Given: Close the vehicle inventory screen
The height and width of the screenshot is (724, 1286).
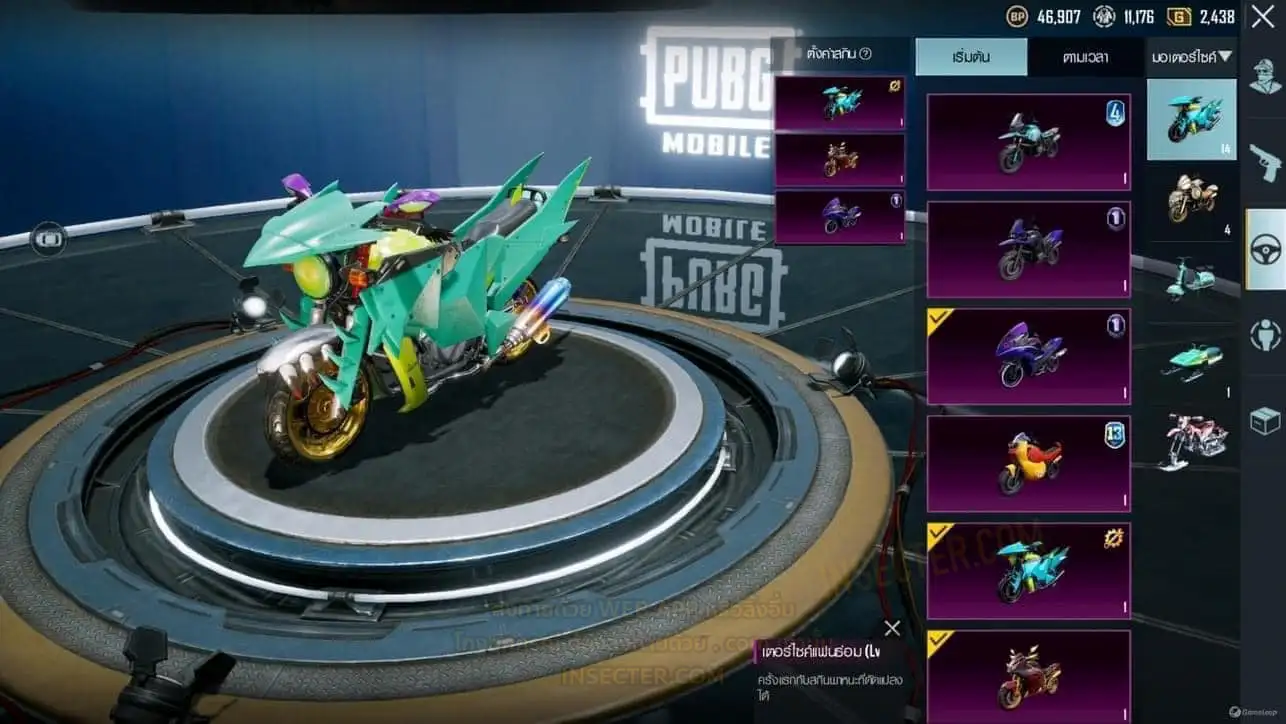Looking at the screenshot, I should coord(1262,16).
